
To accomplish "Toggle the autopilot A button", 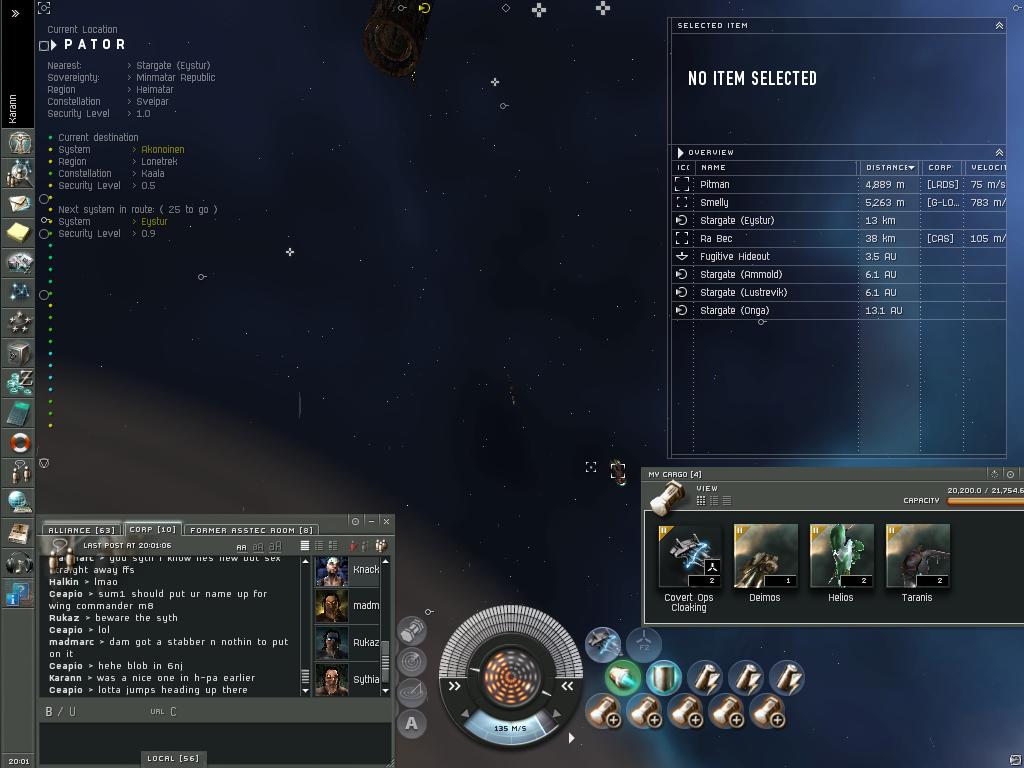I will click(411, 723).
